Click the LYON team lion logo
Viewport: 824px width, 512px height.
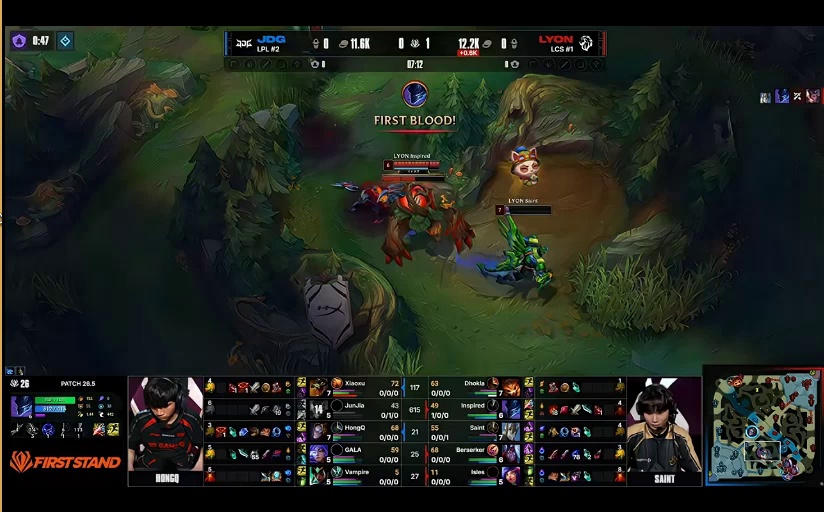(587, 43)
